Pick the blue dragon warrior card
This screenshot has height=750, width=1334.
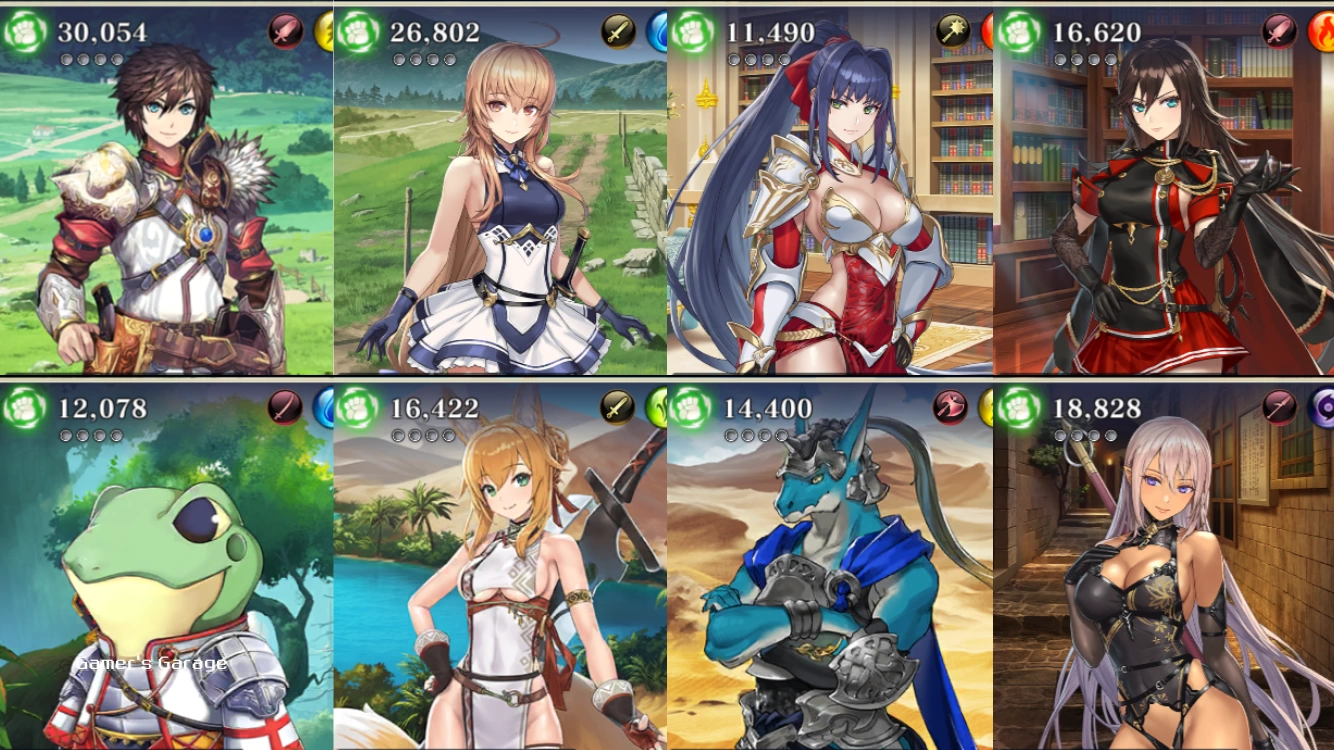click(830, 580)
